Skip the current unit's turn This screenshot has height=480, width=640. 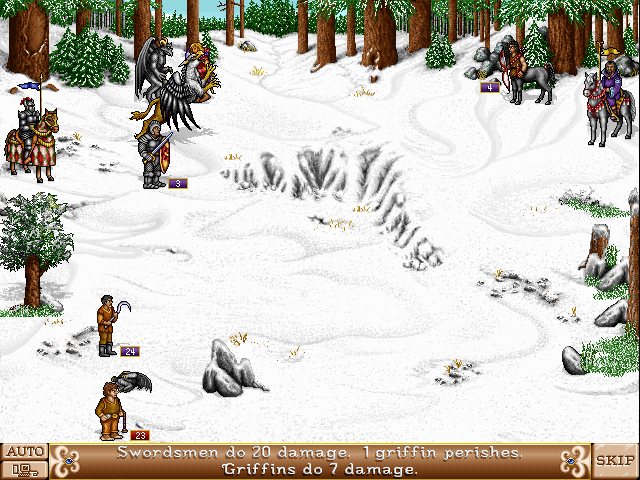[616, 460]
